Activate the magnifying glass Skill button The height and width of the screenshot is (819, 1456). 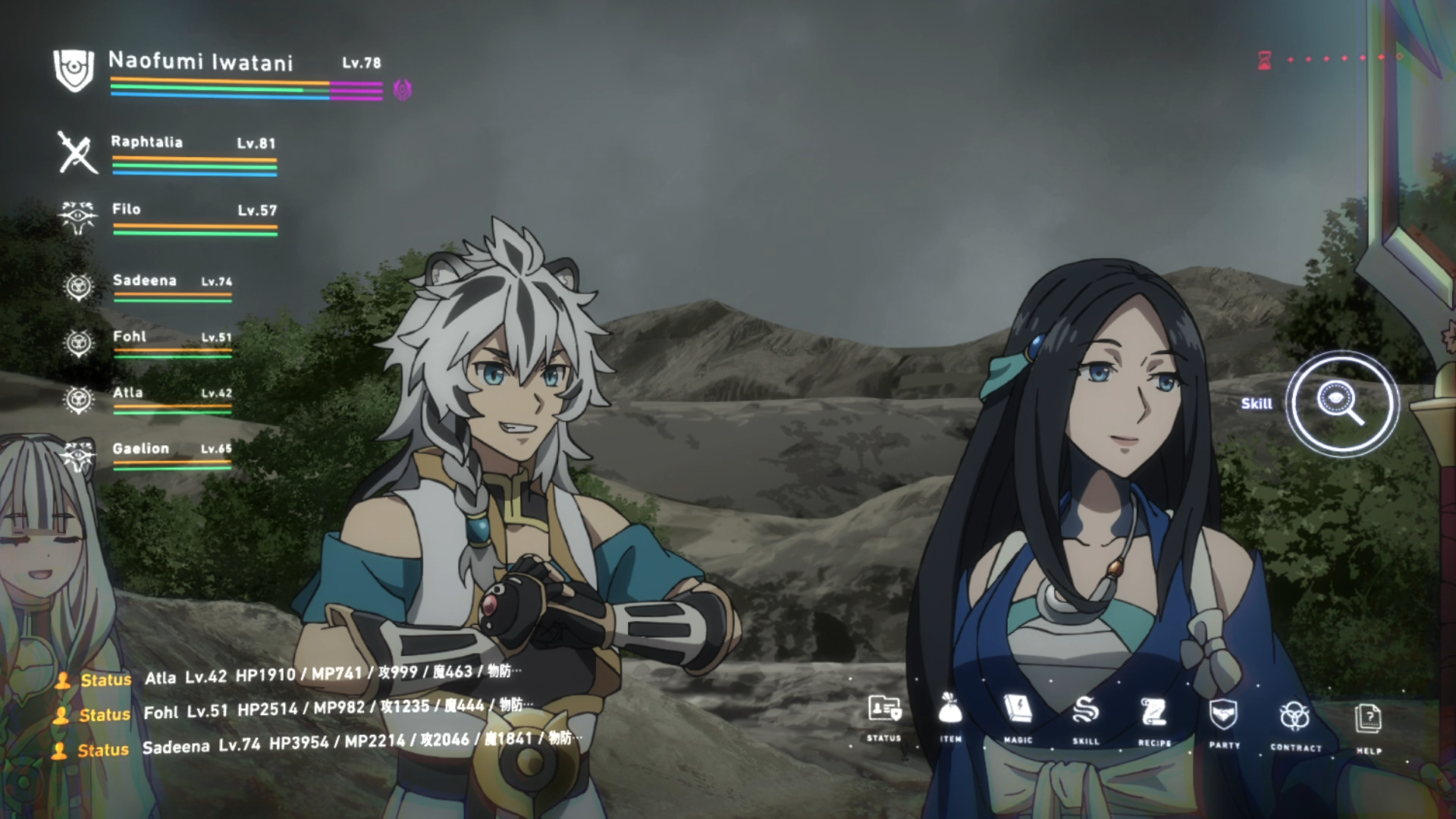[x=1341, y=403]
